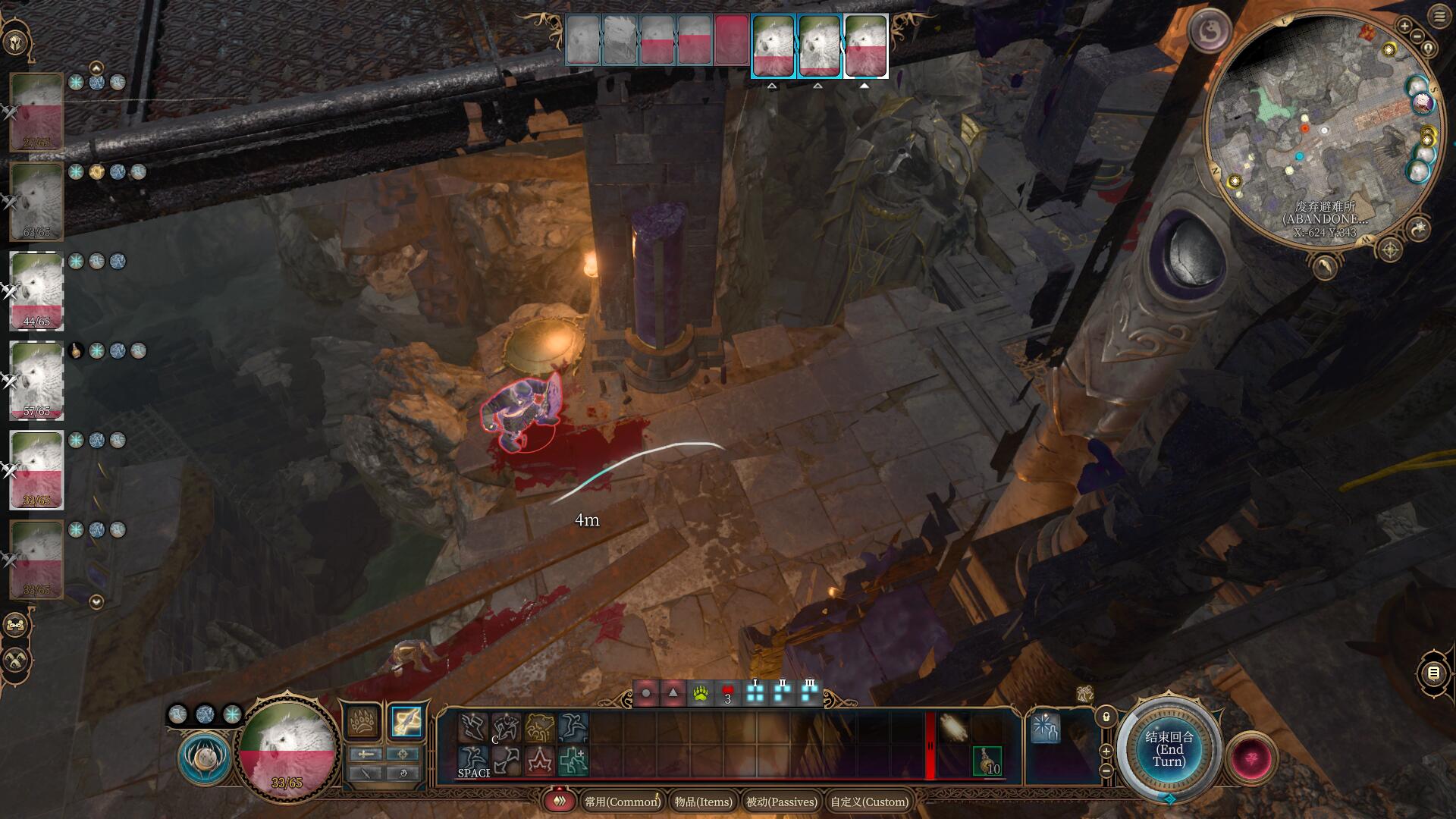Use the Jump action marked SPACE

tap(472, 761)
